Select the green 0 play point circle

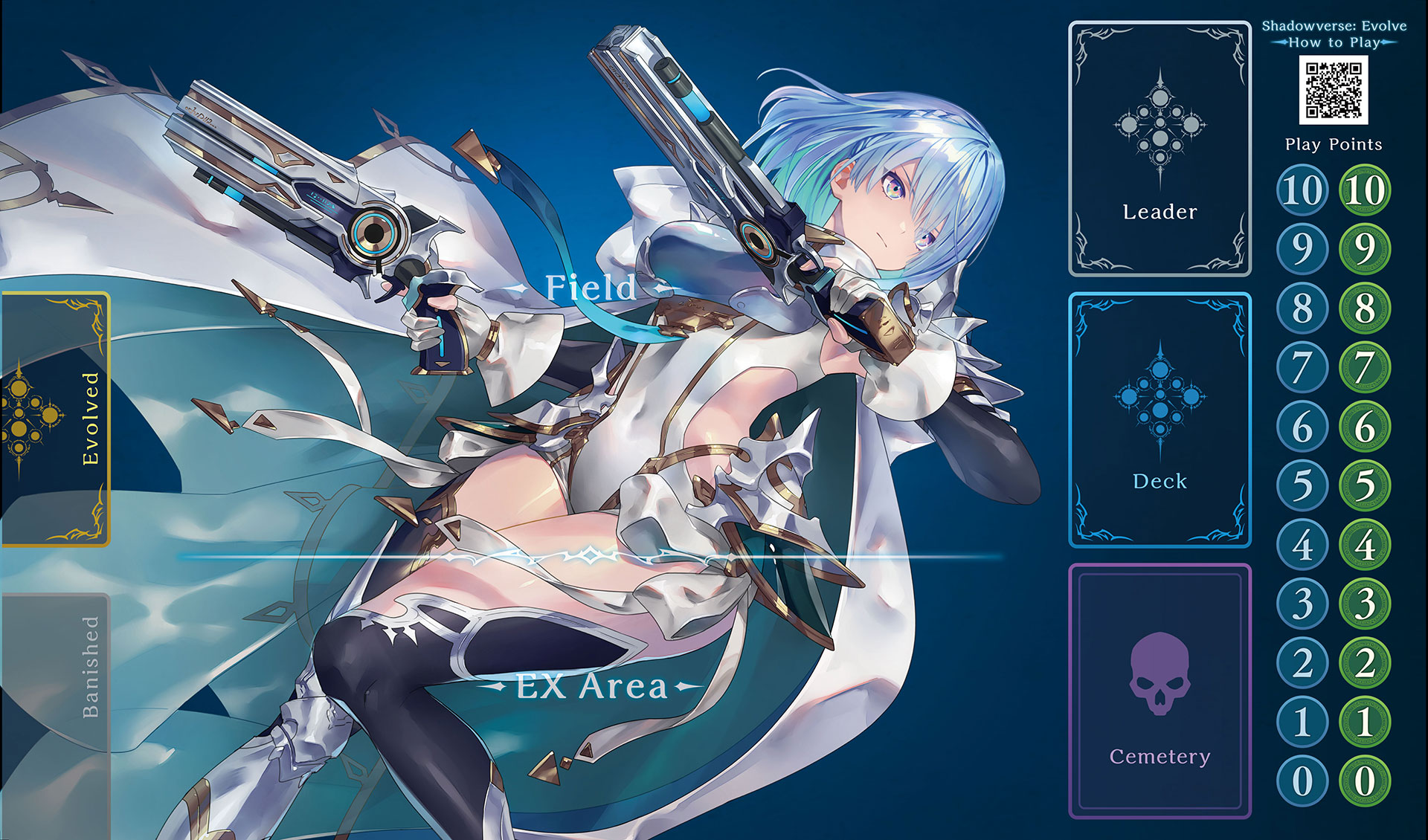click(1365, 781)
